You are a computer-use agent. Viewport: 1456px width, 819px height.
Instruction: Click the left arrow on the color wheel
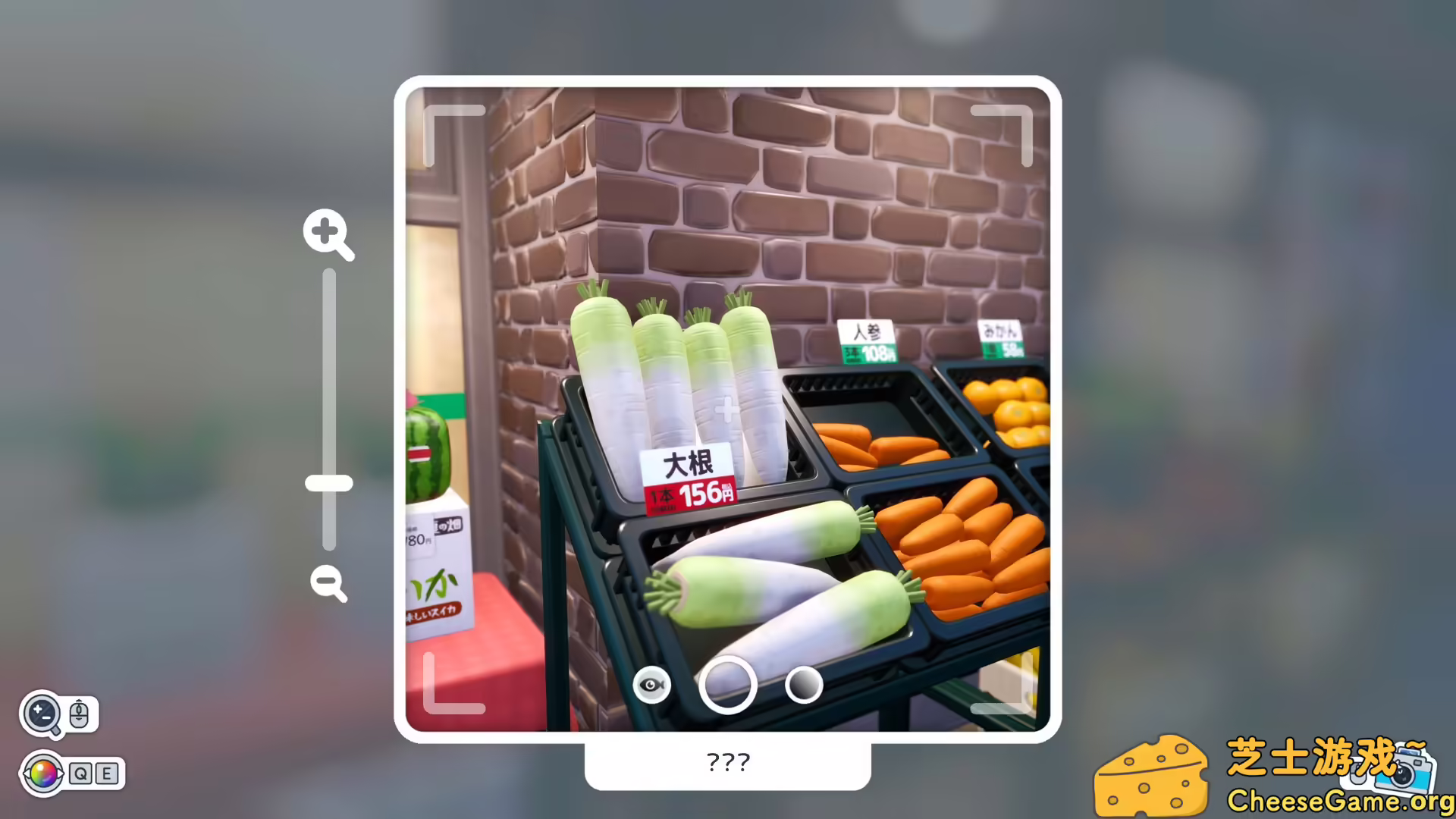(x=26, y=773)
